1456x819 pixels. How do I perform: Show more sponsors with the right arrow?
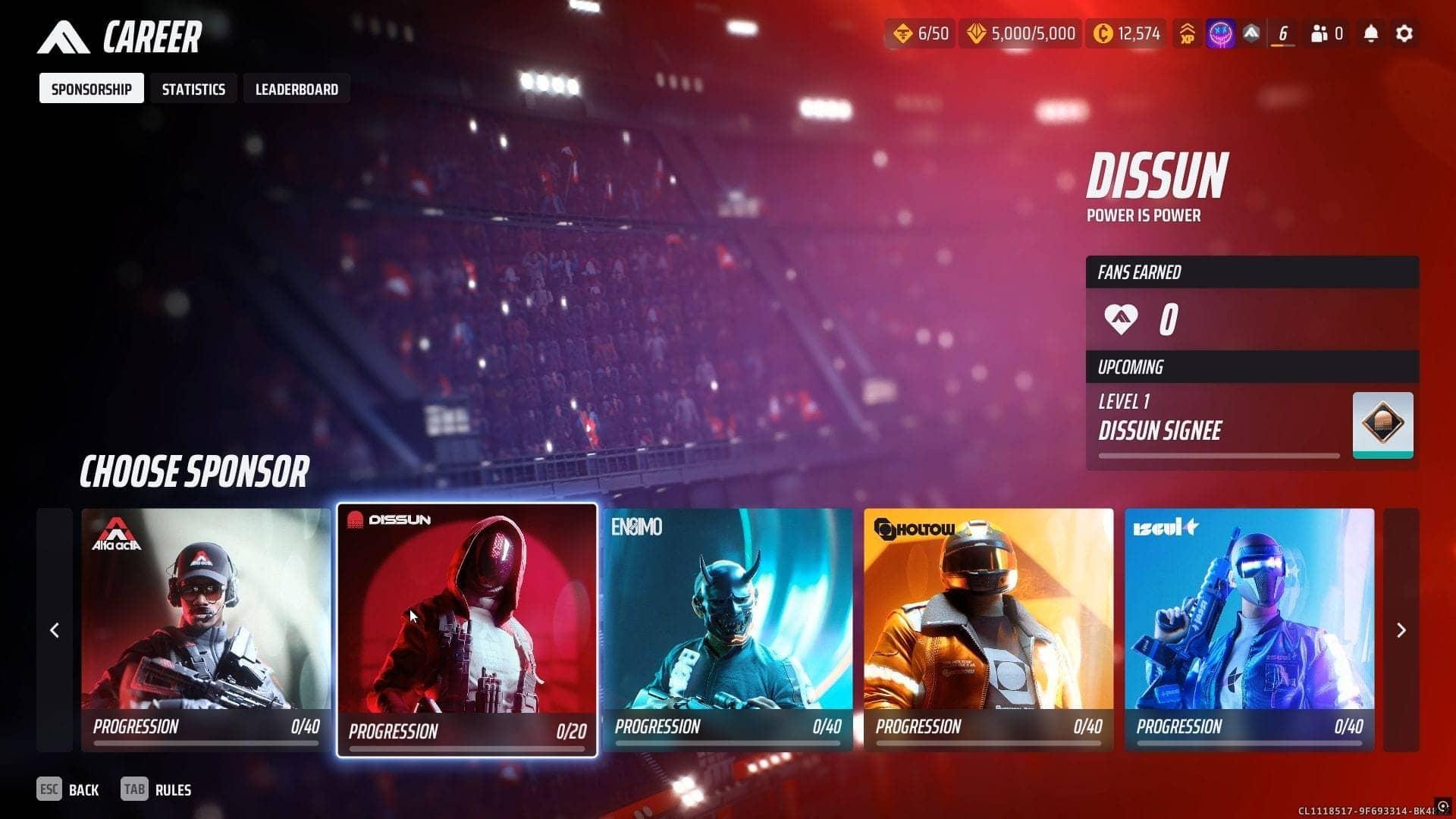1401,630
